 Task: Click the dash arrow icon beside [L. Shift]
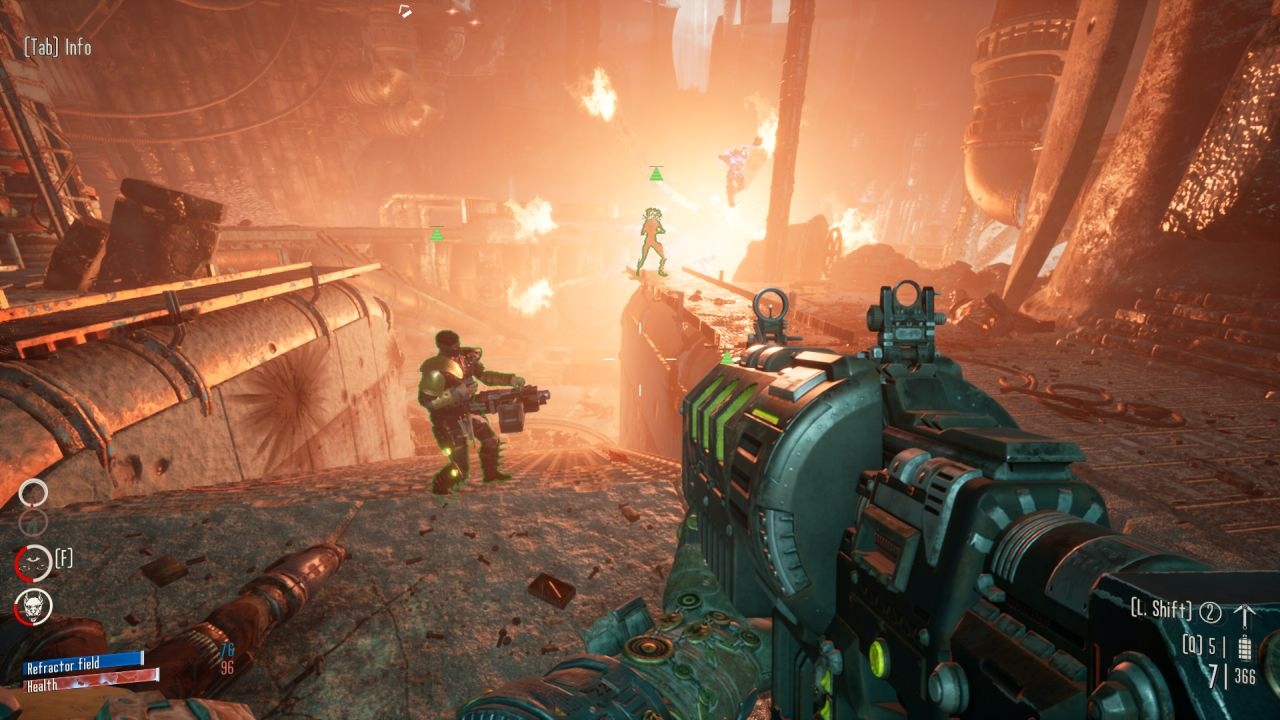click(x=1245, y=613)
